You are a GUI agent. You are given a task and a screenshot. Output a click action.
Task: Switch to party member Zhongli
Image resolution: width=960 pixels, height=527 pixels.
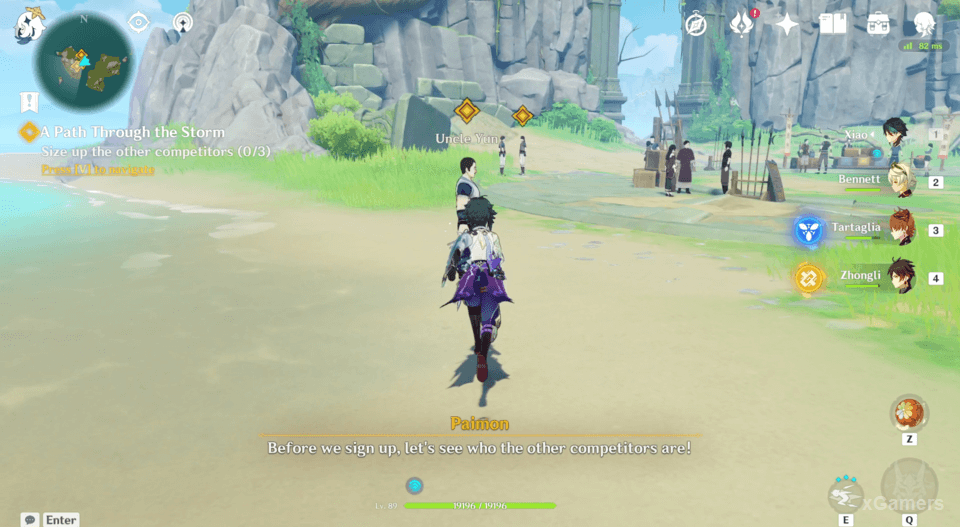coord(900,277)
